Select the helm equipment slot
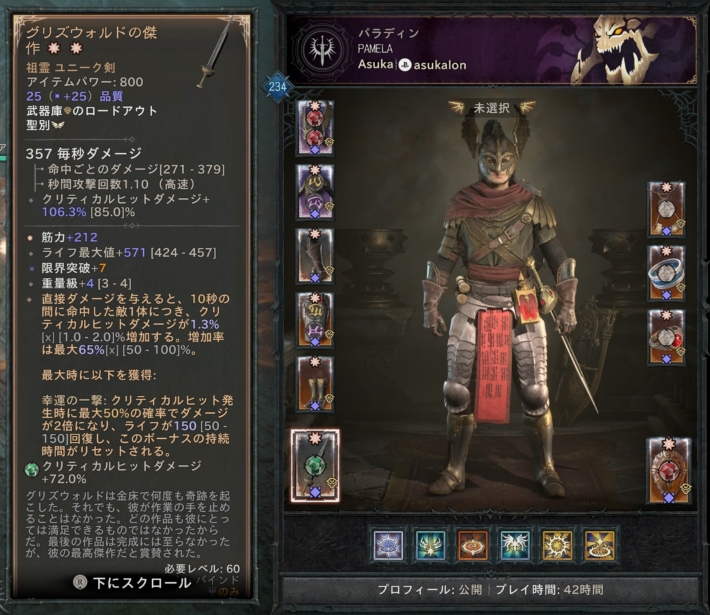Viewport: 710px width, 615px height. pyautogui.click(x=315, y=127)
